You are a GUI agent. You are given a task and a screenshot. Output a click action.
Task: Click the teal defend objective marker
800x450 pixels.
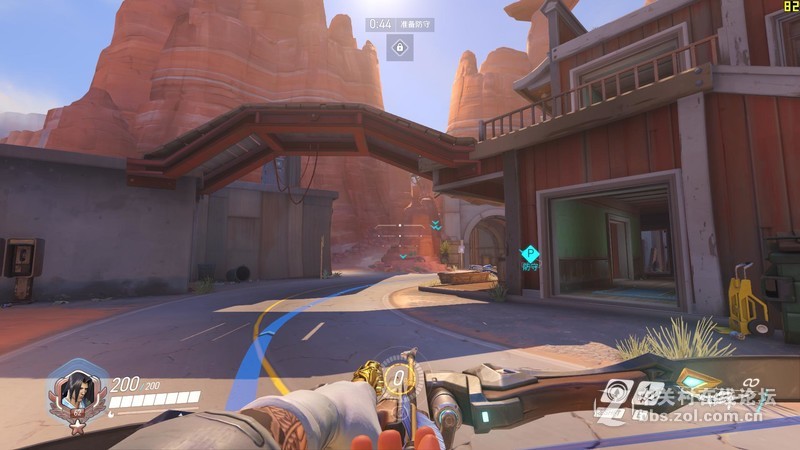click(x=530, y=253)
